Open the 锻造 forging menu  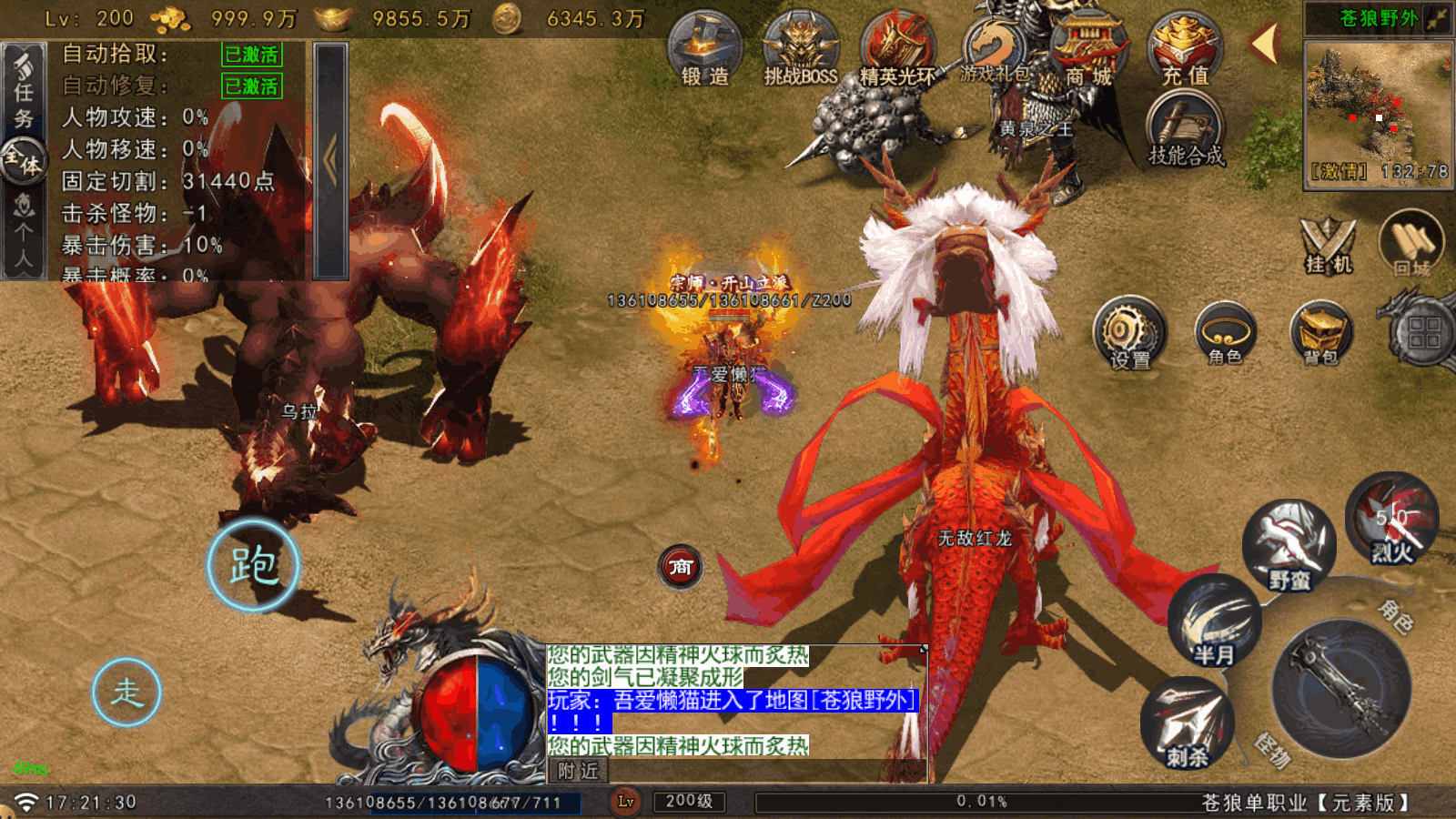point(705,49)
